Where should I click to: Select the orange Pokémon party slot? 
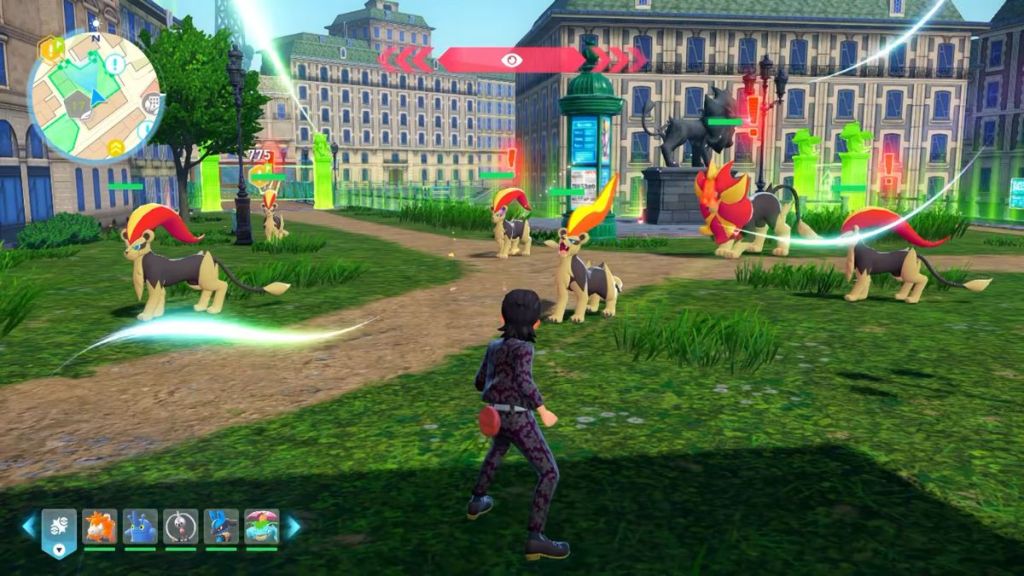(x=99, y=526)
